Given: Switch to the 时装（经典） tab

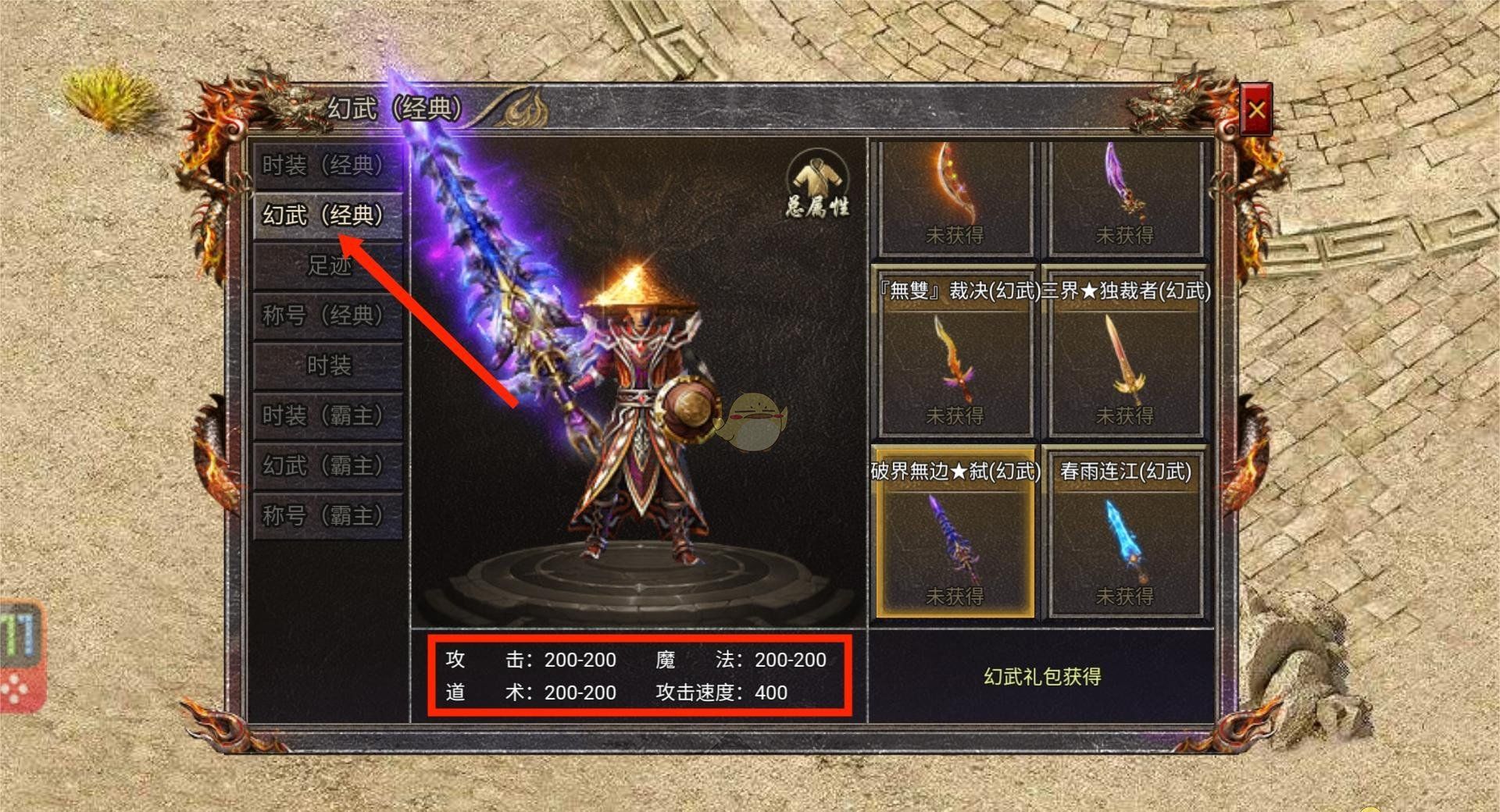Looking at the screenshot, I should click(x=327, y=166).
